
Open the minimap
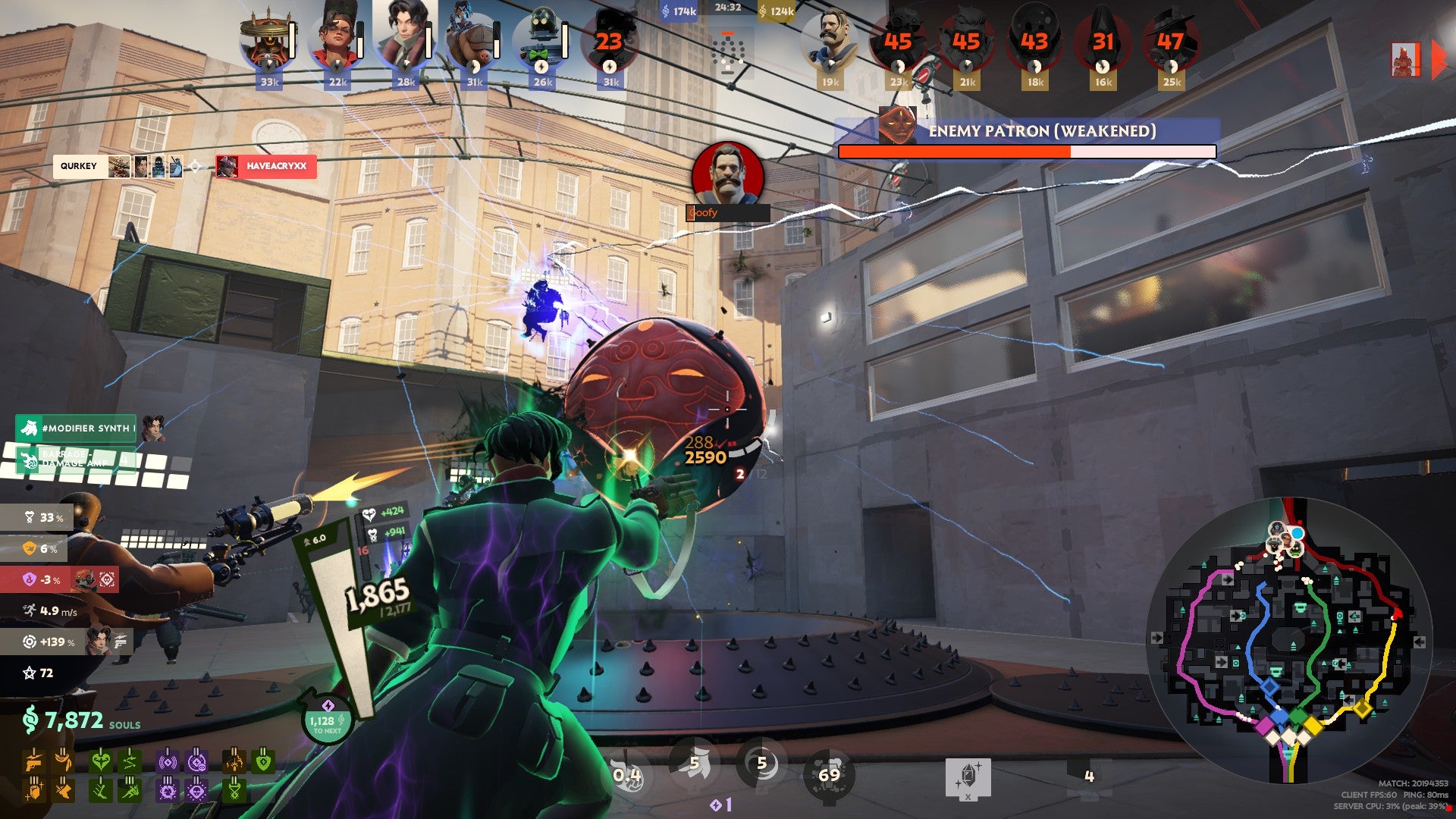coord(1288,639)
